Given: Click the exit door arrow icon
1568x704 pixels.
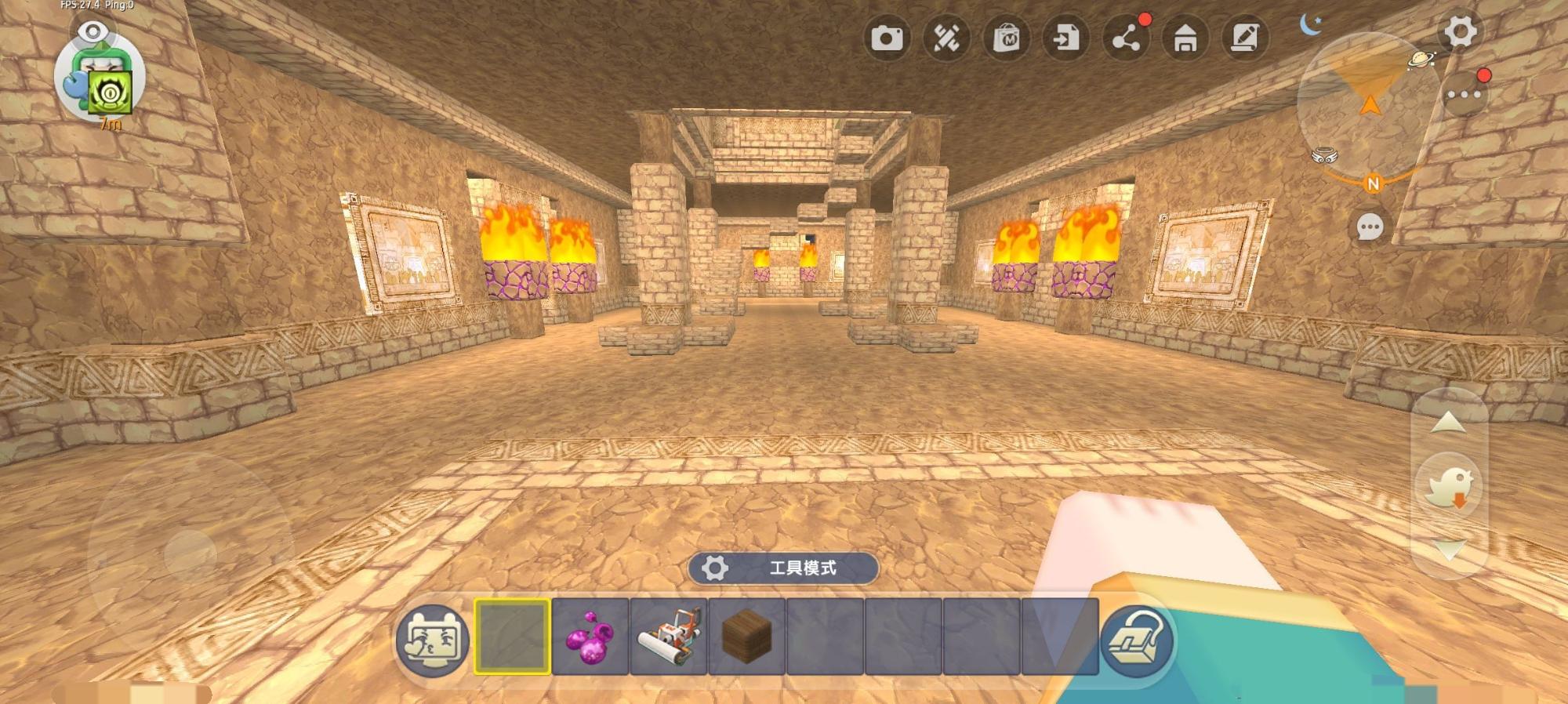Looking at the screenshot, I should 1066,38.
